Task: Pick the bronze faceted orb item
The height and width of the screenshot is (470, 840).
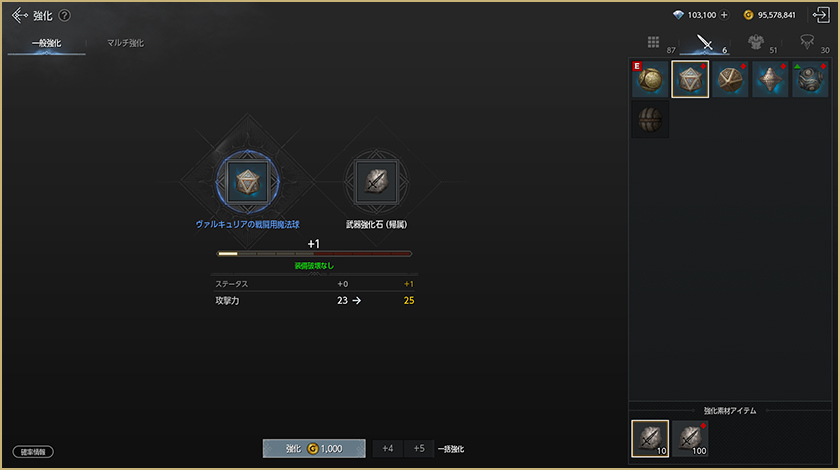Action: (x=730, y=79)
